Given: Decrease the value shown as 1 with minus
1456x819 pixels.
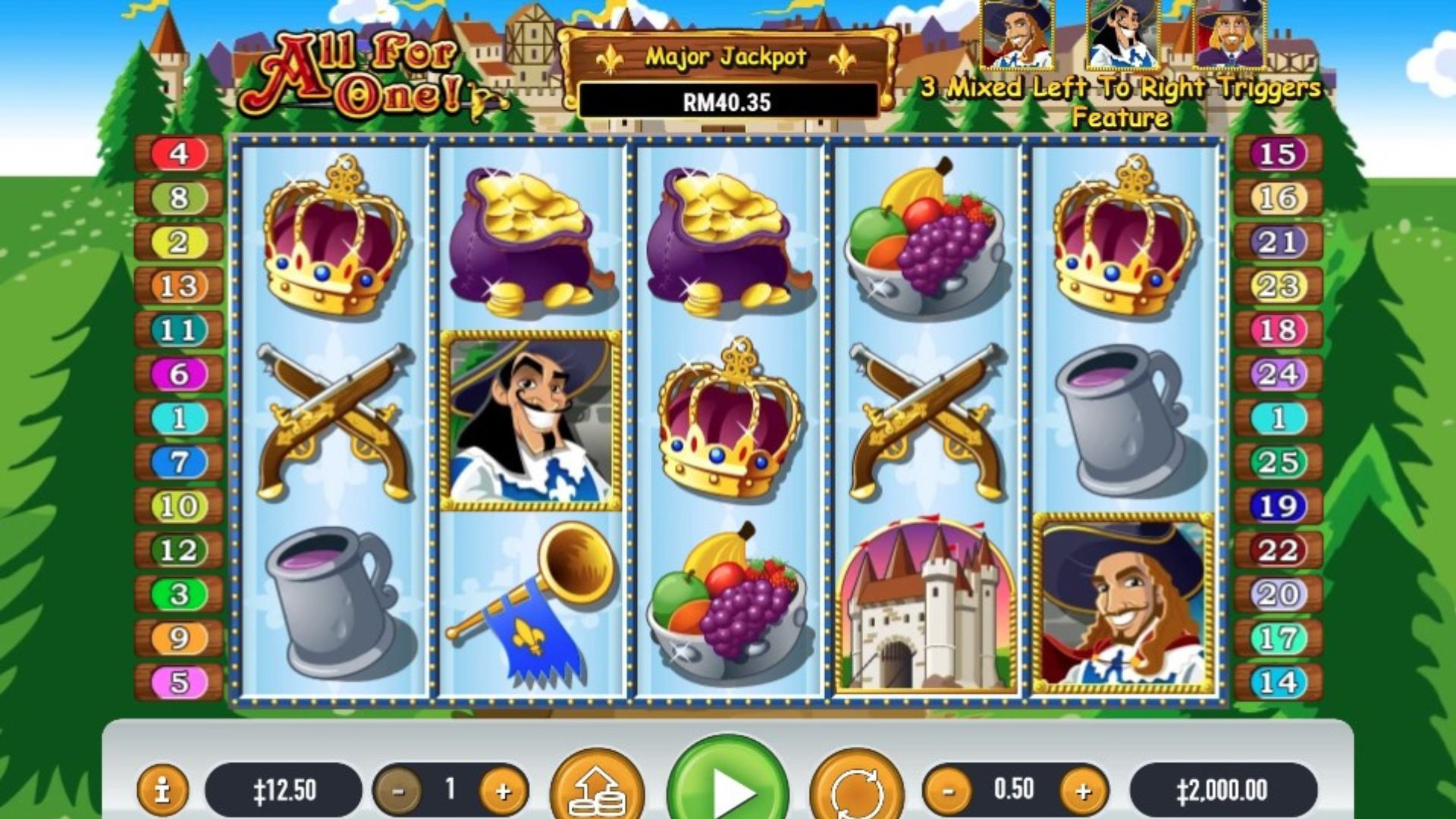Looking at the screenshot, I should (x=398, y=791).
